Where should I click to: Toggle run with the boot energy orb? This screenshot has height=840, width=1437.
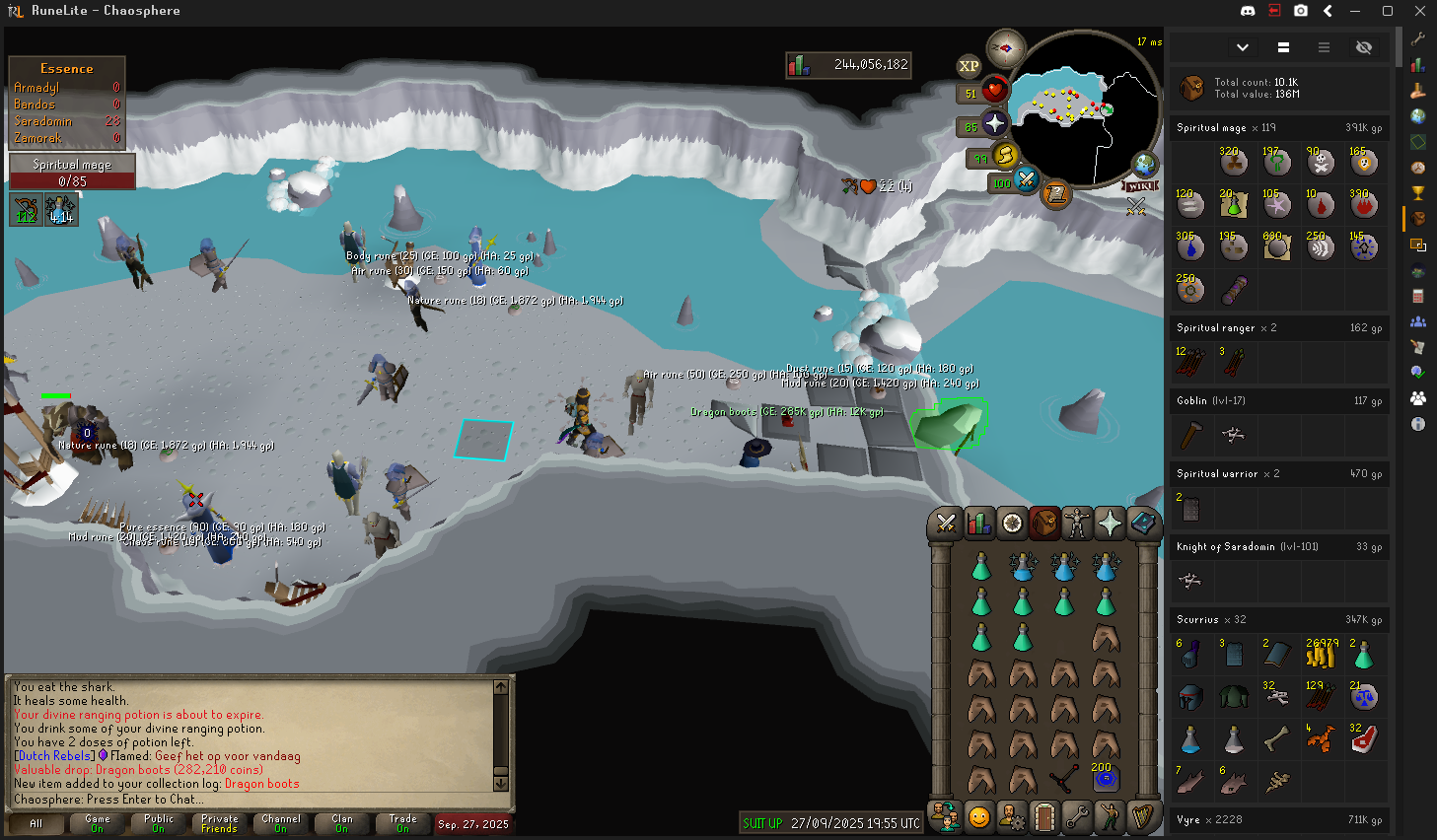(1004, 155)
